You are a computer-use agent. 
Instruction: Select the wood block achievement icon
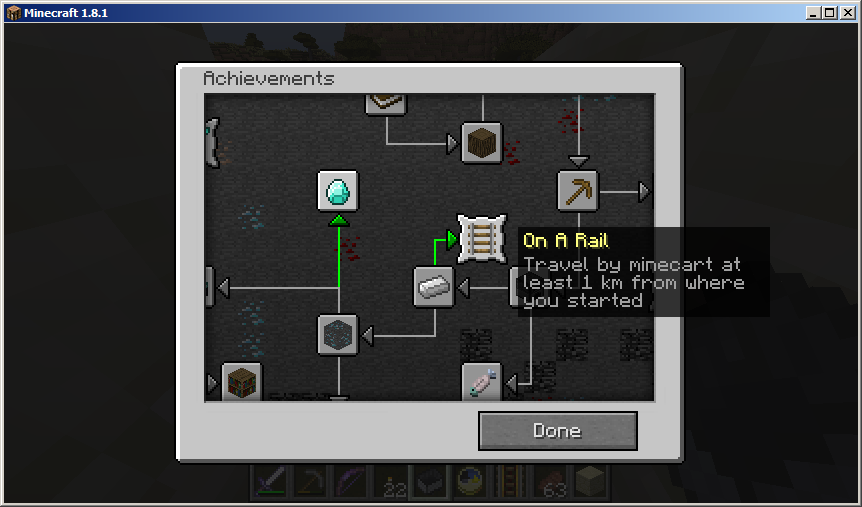(481, 143)
